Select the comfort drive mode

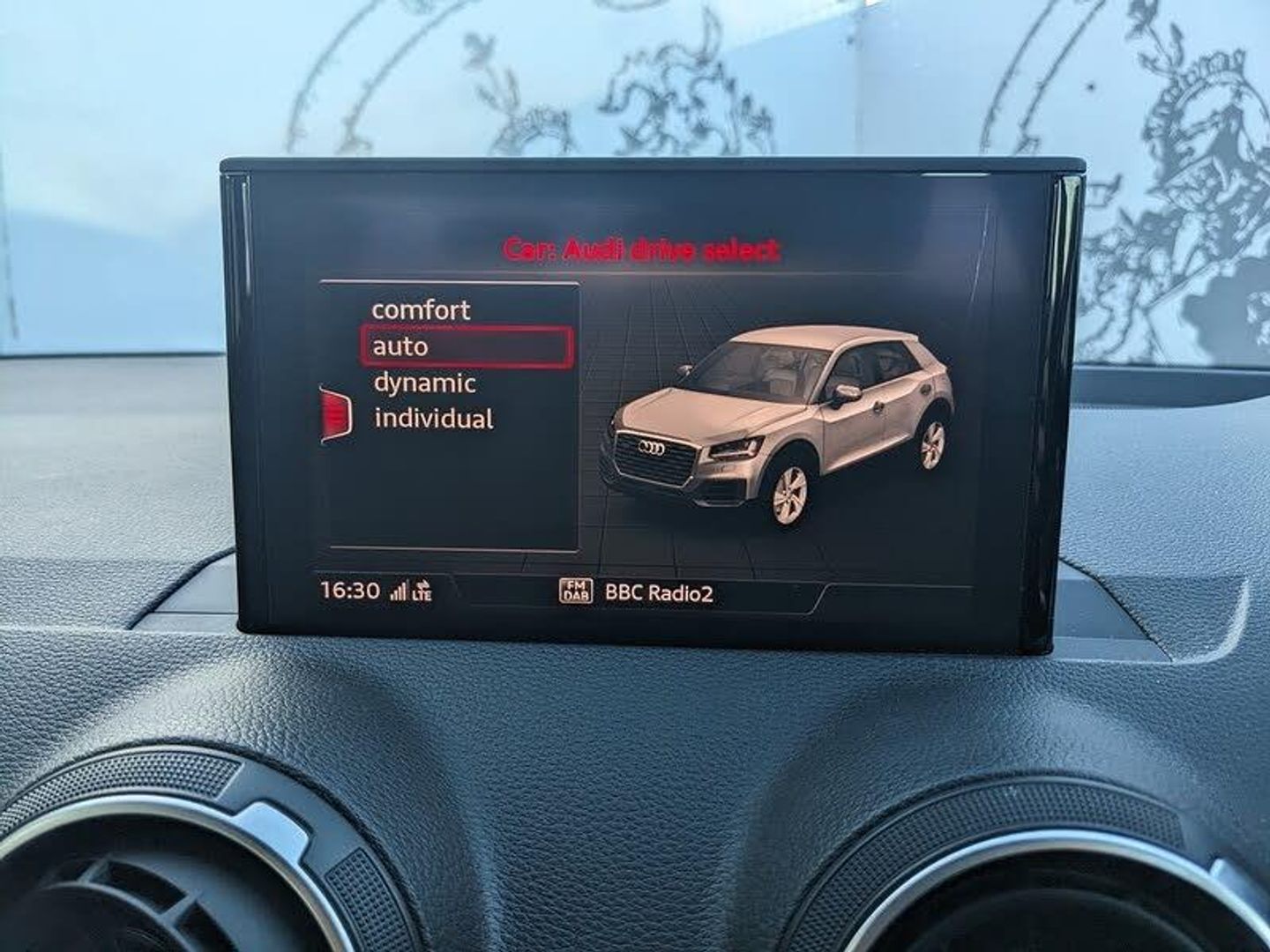click(x=421, y=310)
